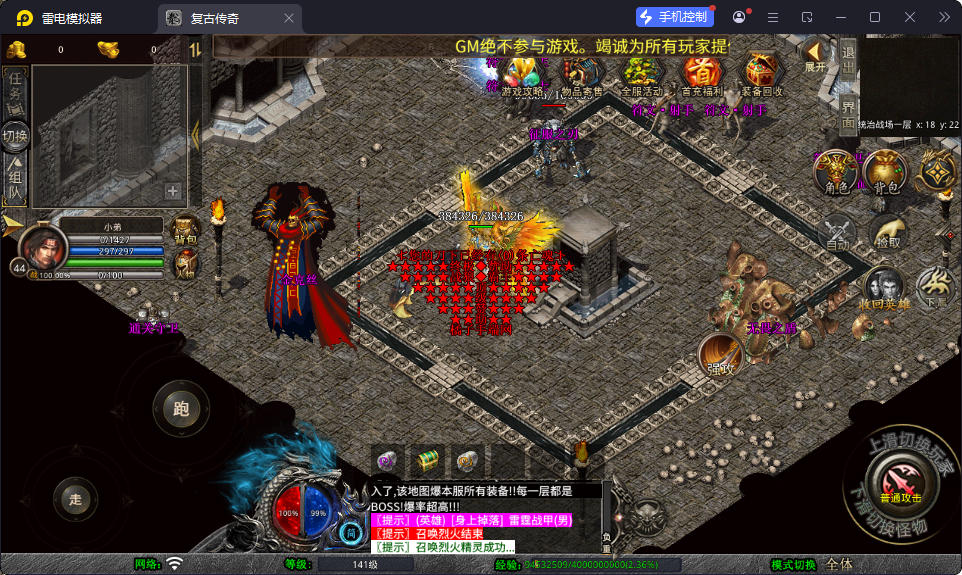
Task: Click the 切换 switch button
Action: coord(15,136)
